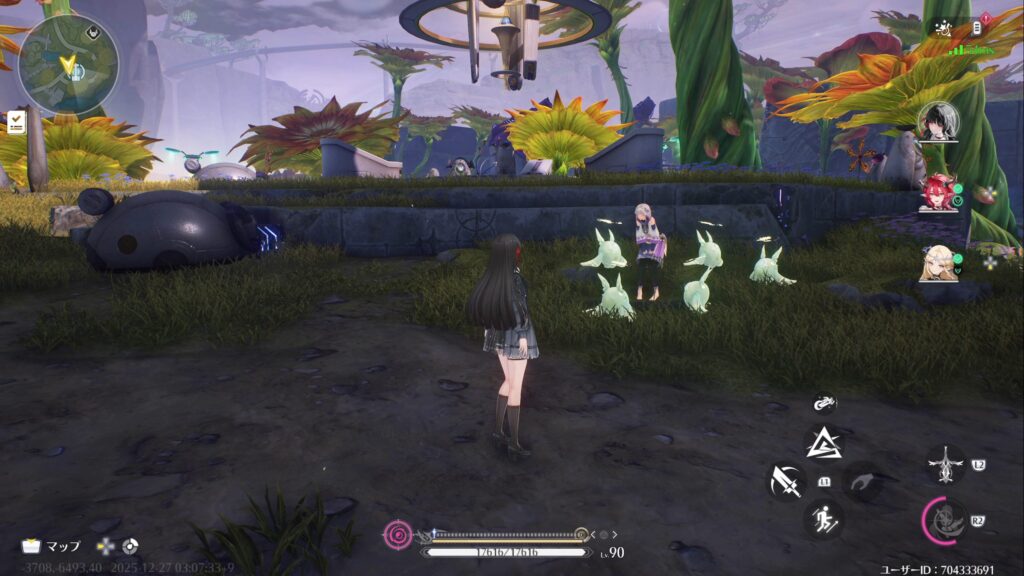Open the circular minimap
Screen dimensions: 1024x576
(x=68, y=64)
